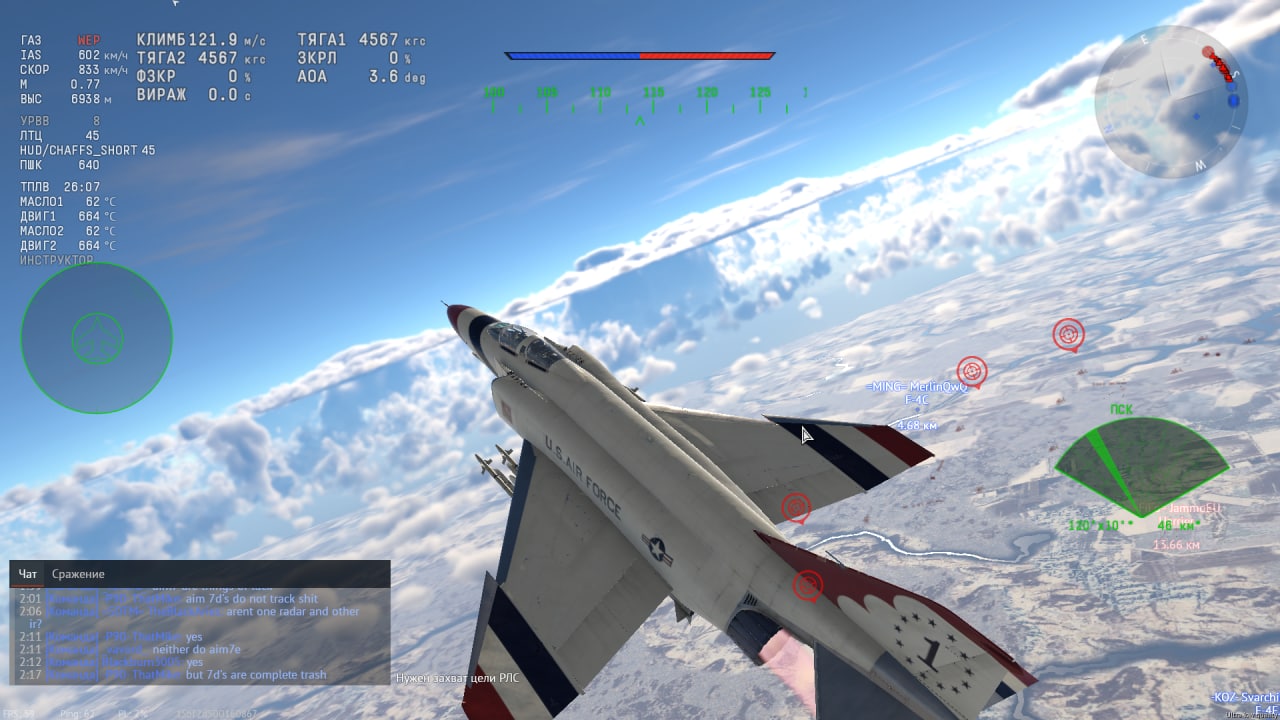
Task: Switch to the Сражение chat tab
Action: tap(78, 574)
